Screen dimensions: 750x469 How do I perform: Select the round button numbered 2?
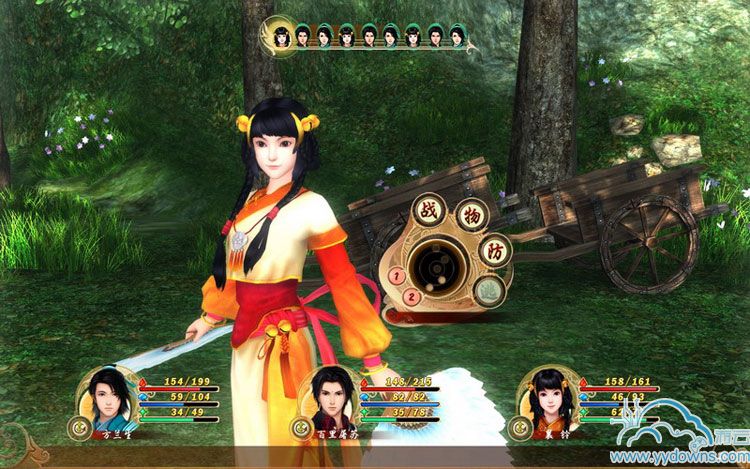411,296
